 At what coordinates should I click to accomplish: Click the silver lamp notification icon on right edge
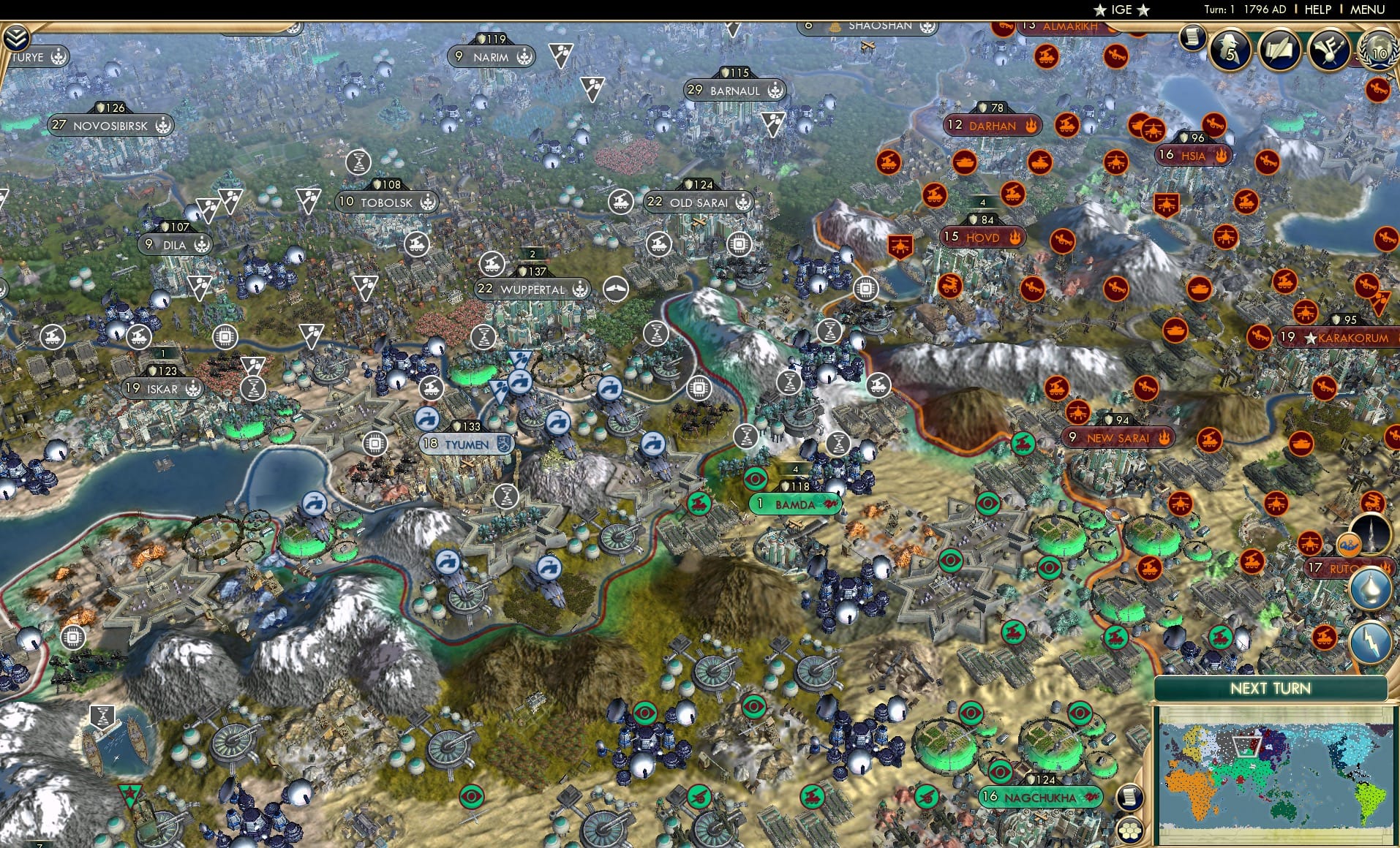(1373, 590)
